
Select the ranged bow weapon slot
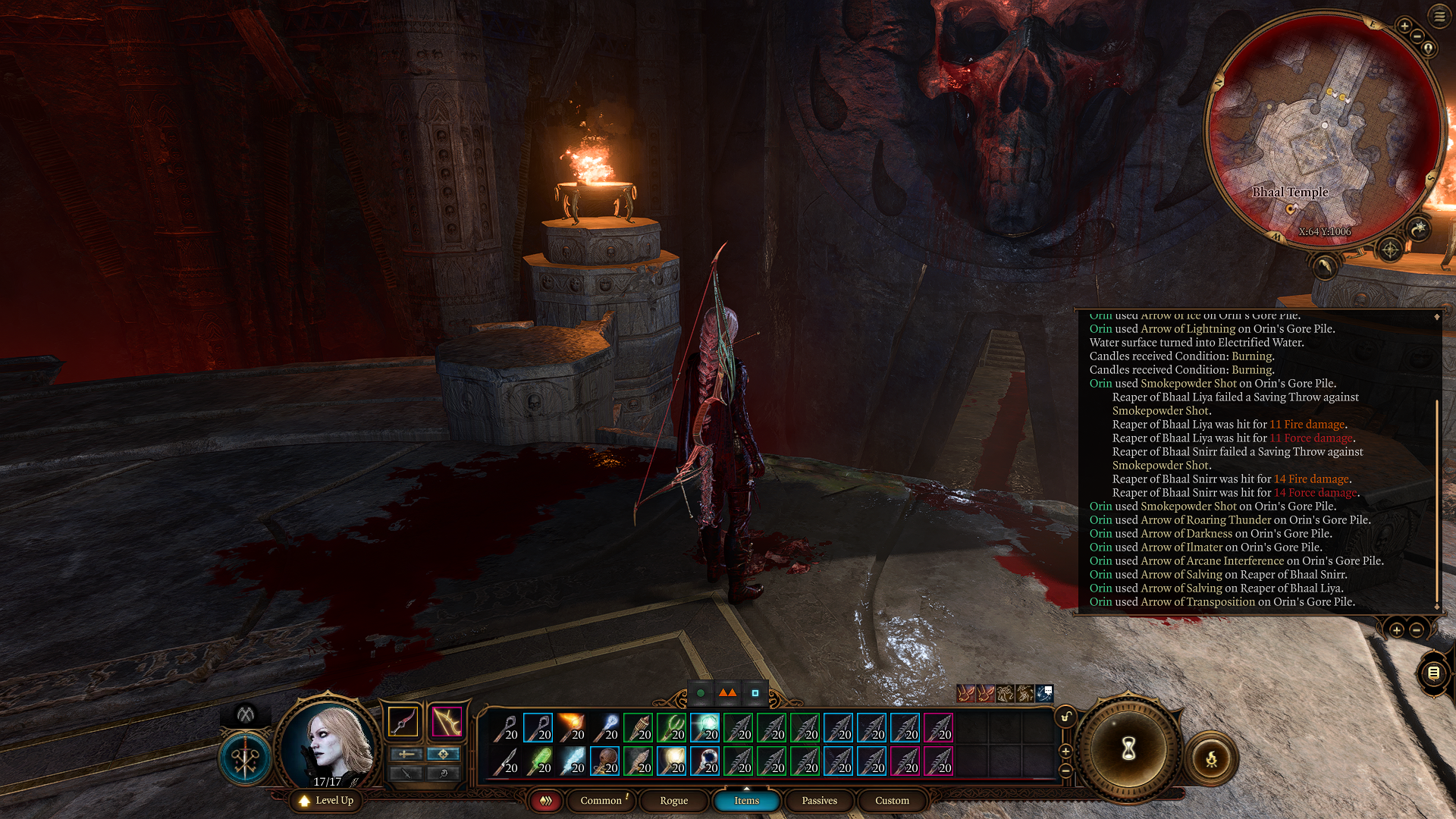click(447, 721)
